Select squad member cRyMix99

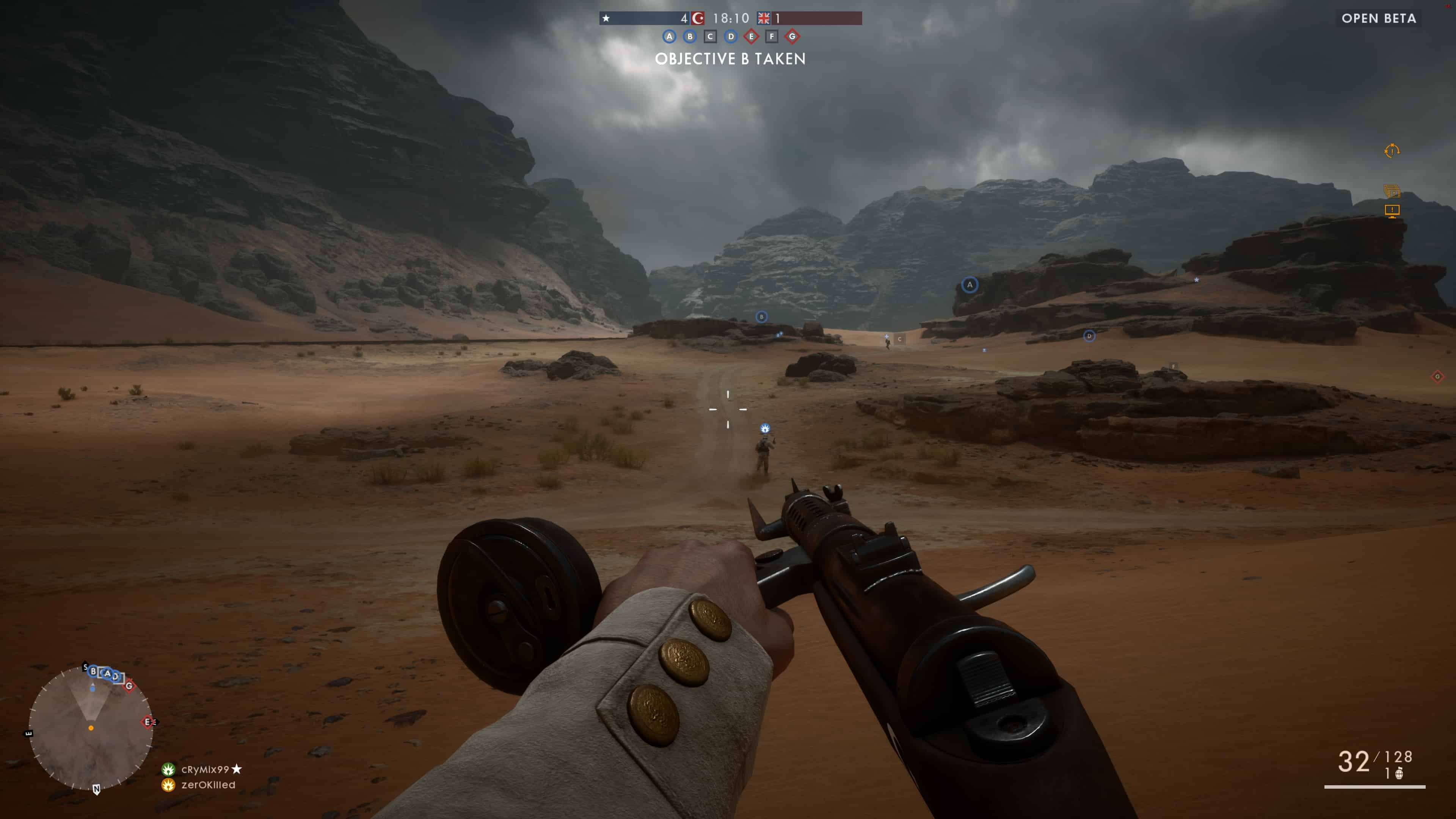coord(205,769)
